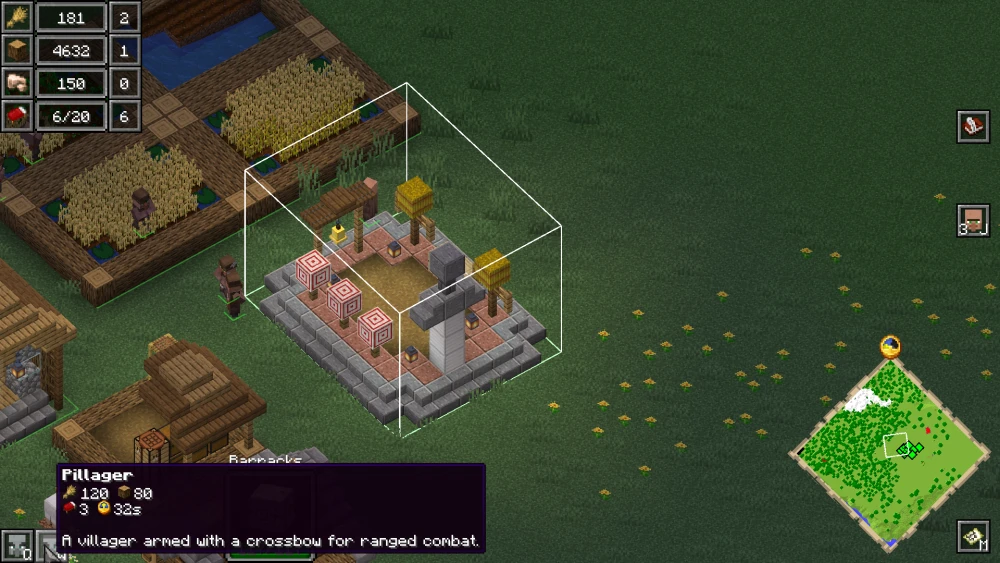The height and width of the screenshot is (563, 1000).
Task: Click the red and white icon button
Action: (x=973, y=127)
